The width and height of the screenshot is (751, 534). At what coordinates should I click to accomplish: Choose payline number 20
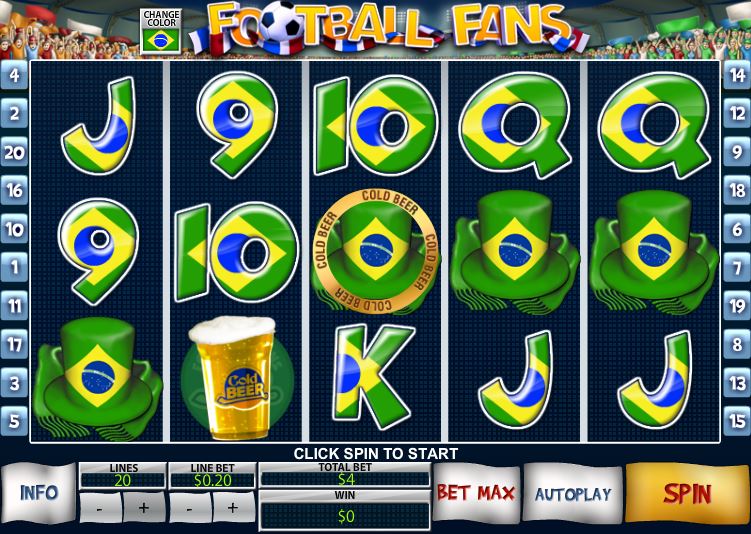coord(14,152)
